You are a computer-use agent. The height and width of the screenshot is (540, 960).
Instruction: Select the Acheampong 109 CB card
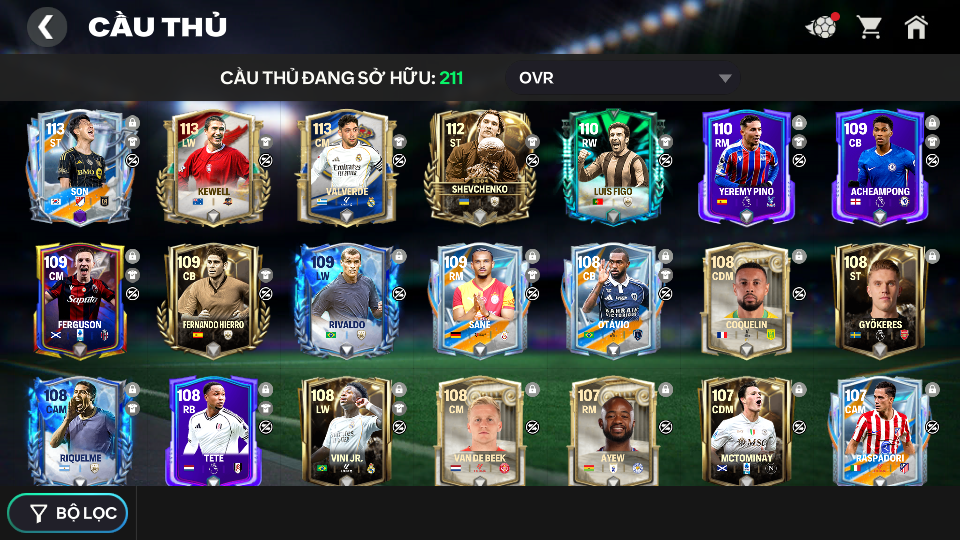879,165
